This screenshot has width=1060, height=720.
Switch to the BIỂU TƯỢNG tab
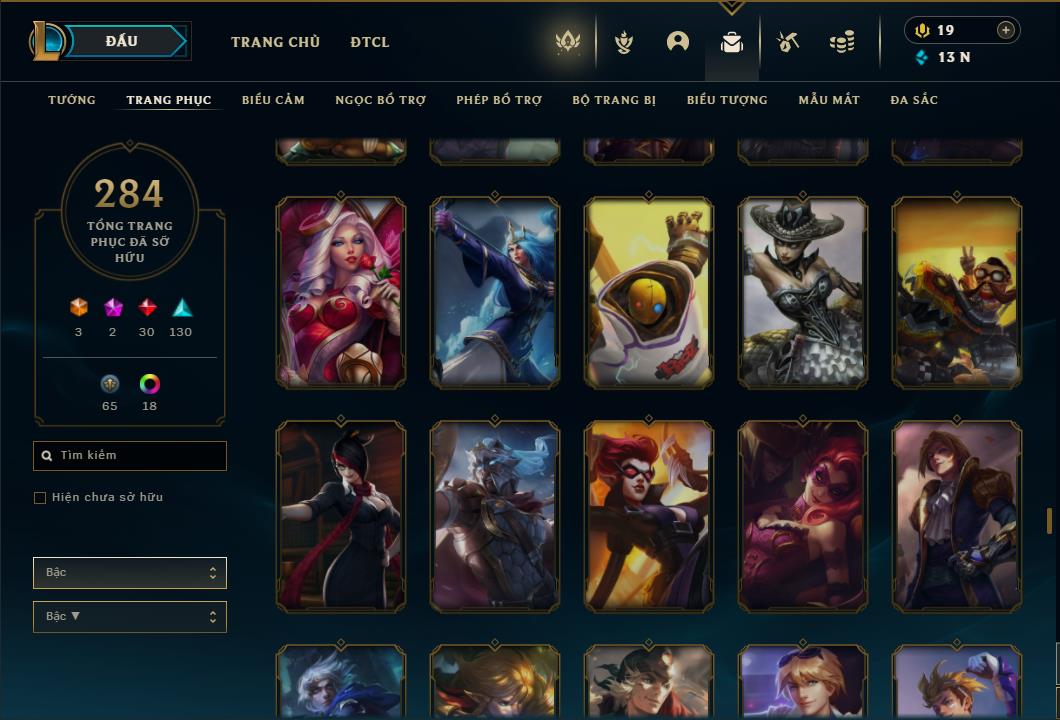click(x=727, y=100)
